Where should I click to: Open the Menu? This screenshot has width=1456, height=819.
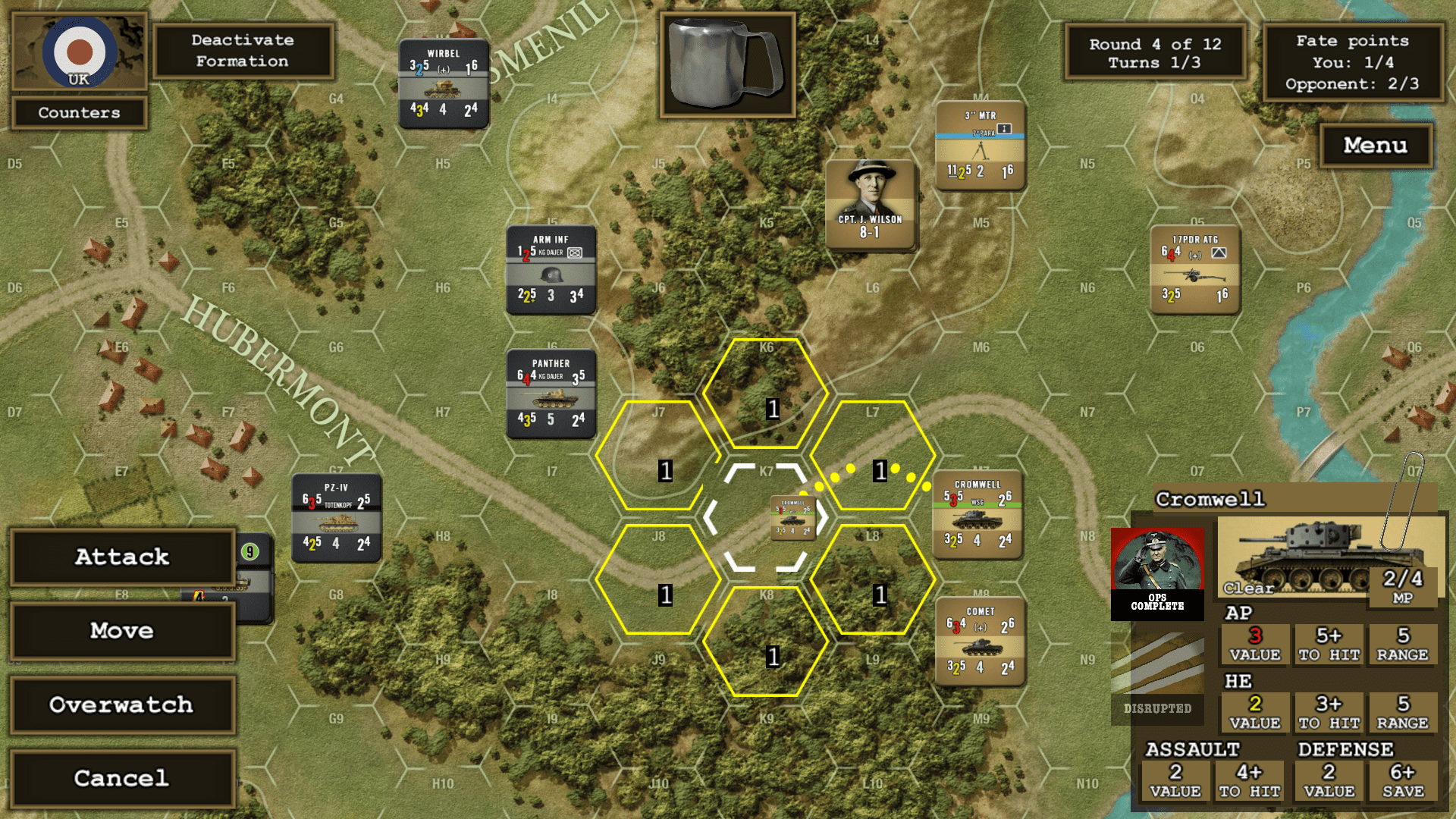coord(1375,146)
